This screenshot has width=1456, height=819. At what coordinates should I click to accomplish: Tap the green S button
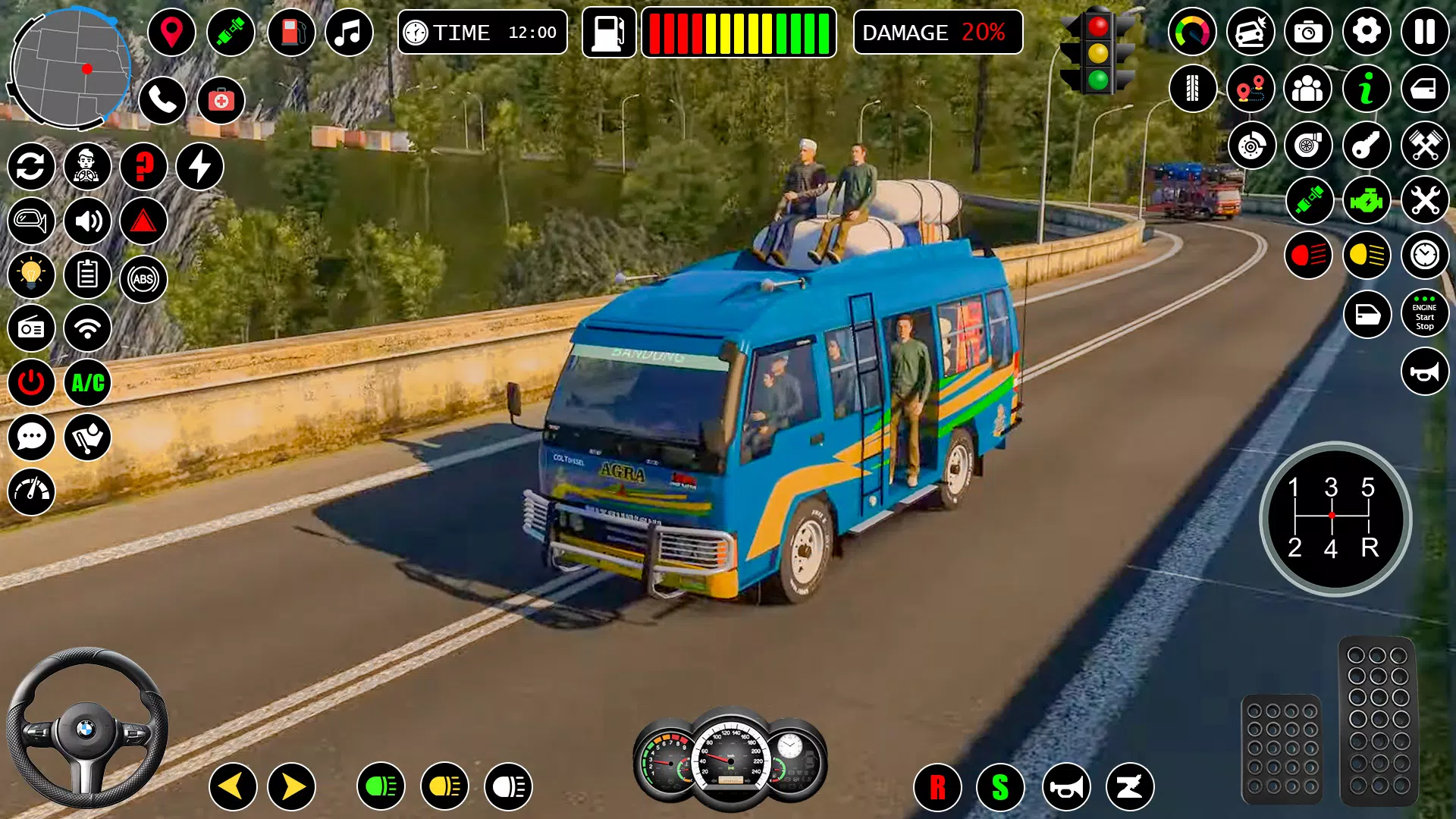pos(1000,788)
